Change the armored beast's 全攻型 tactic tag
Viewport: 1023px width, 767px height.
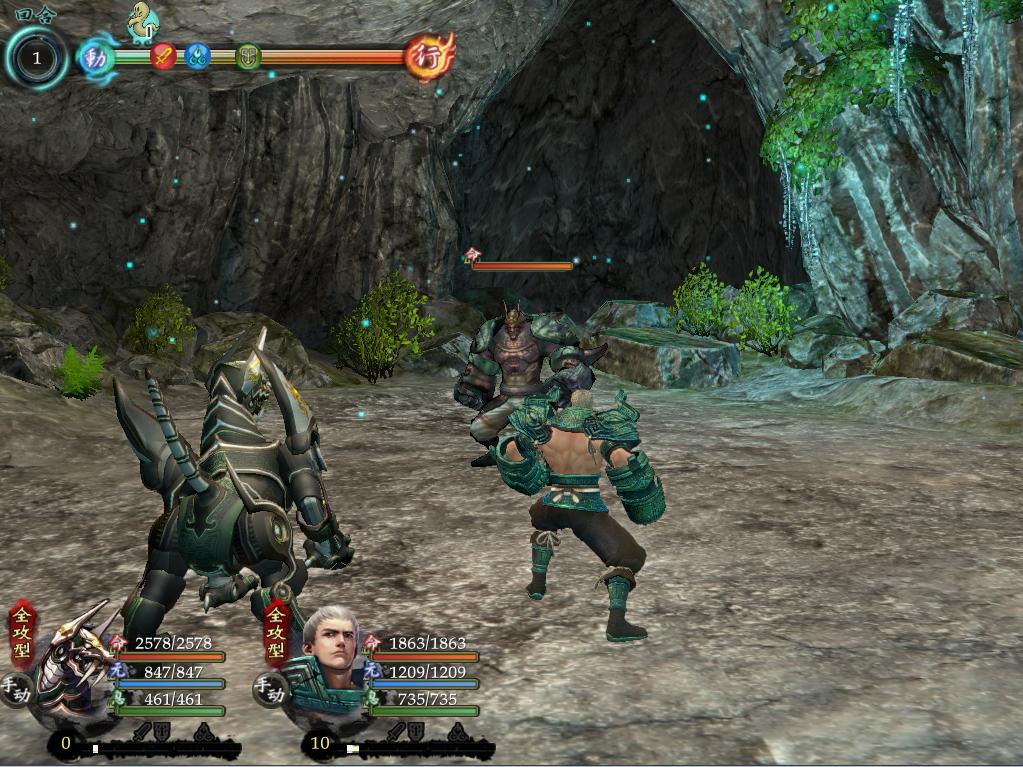click(23, 635)
